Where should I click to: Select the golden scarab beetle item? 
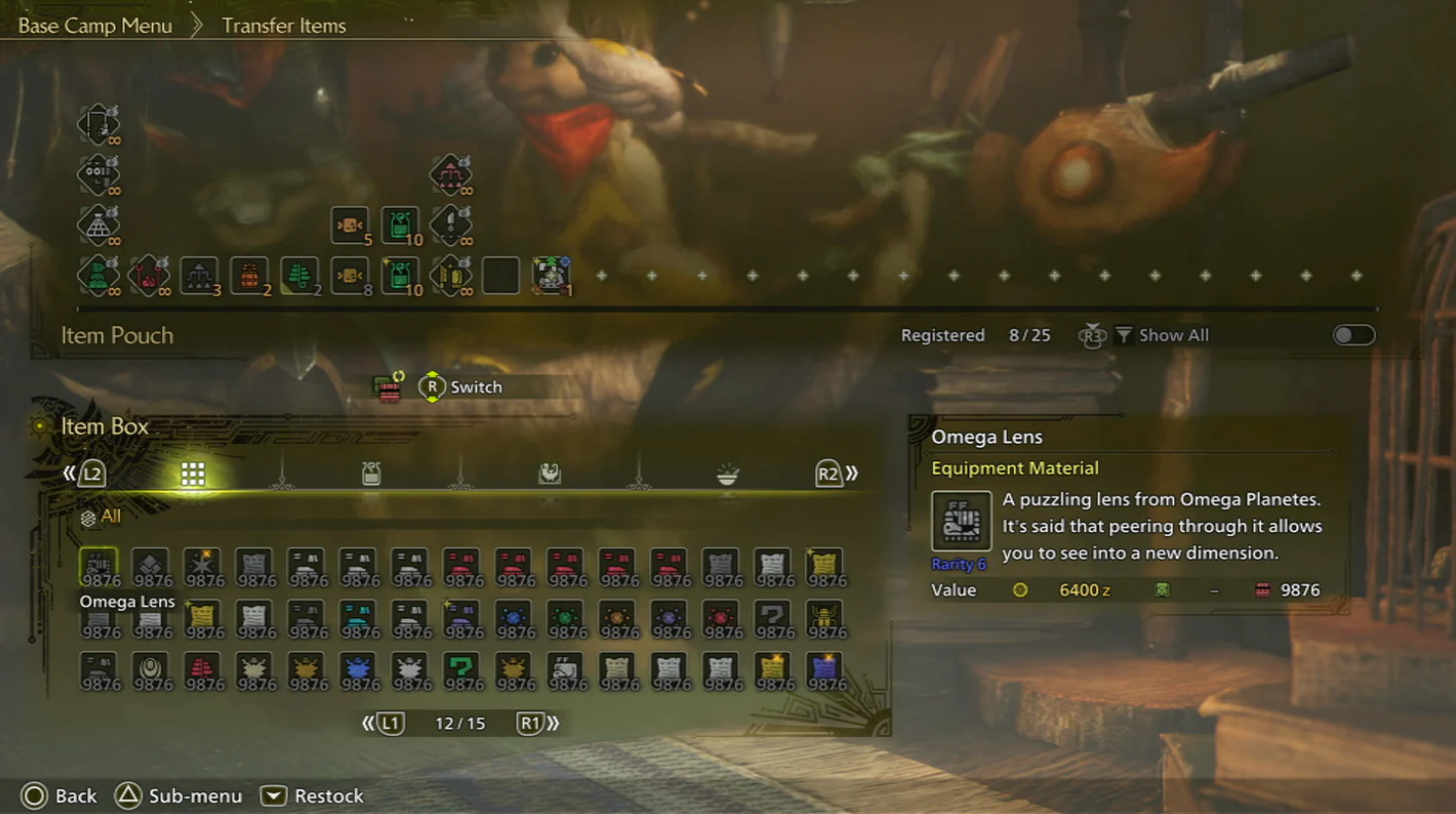[x=825, y=618]
